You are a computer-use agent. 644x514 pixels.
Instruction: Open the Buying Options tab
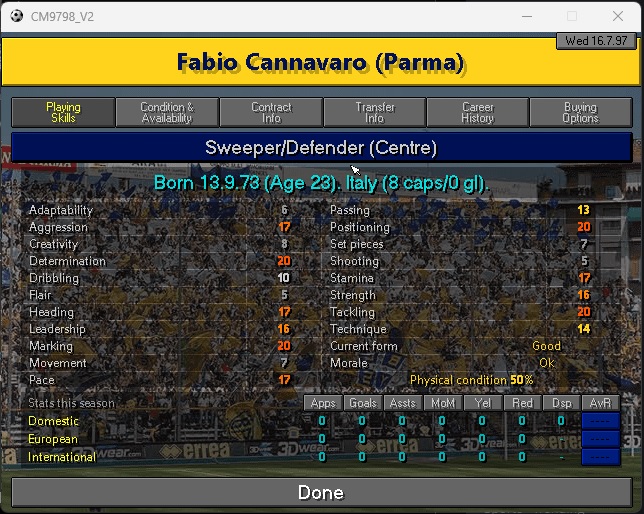(580, 112)
